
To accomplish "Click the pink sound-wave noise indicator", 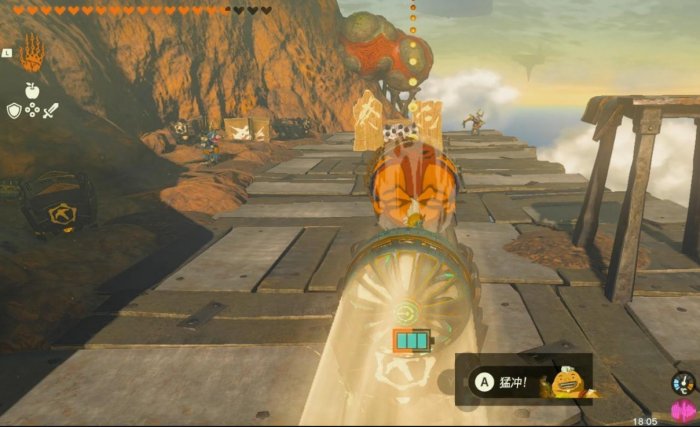I will 684,410.
